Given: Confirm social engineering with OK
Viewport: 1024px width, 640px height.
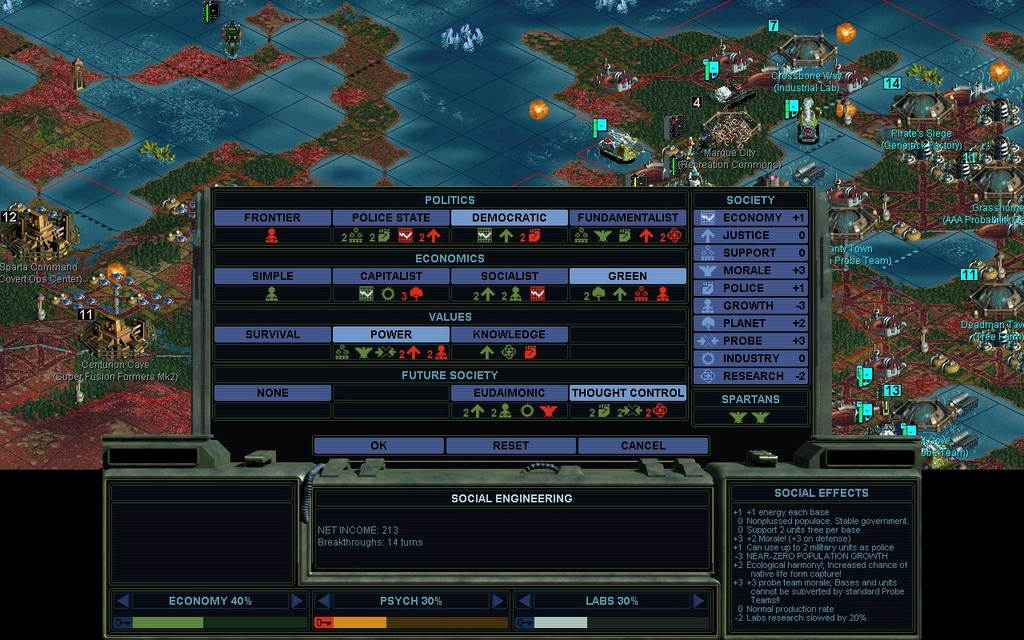Looking at the screenshot, I should point(378,446).
